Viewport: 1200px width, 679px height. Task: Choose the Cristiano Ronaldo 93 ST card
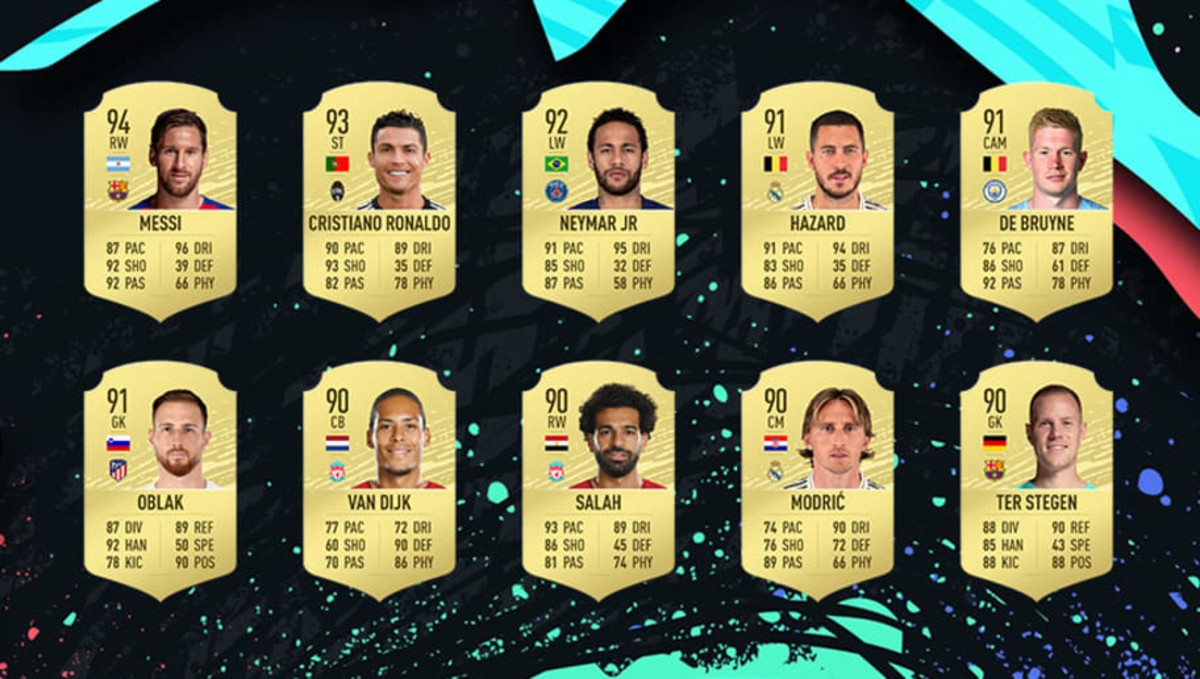[379, 200]
